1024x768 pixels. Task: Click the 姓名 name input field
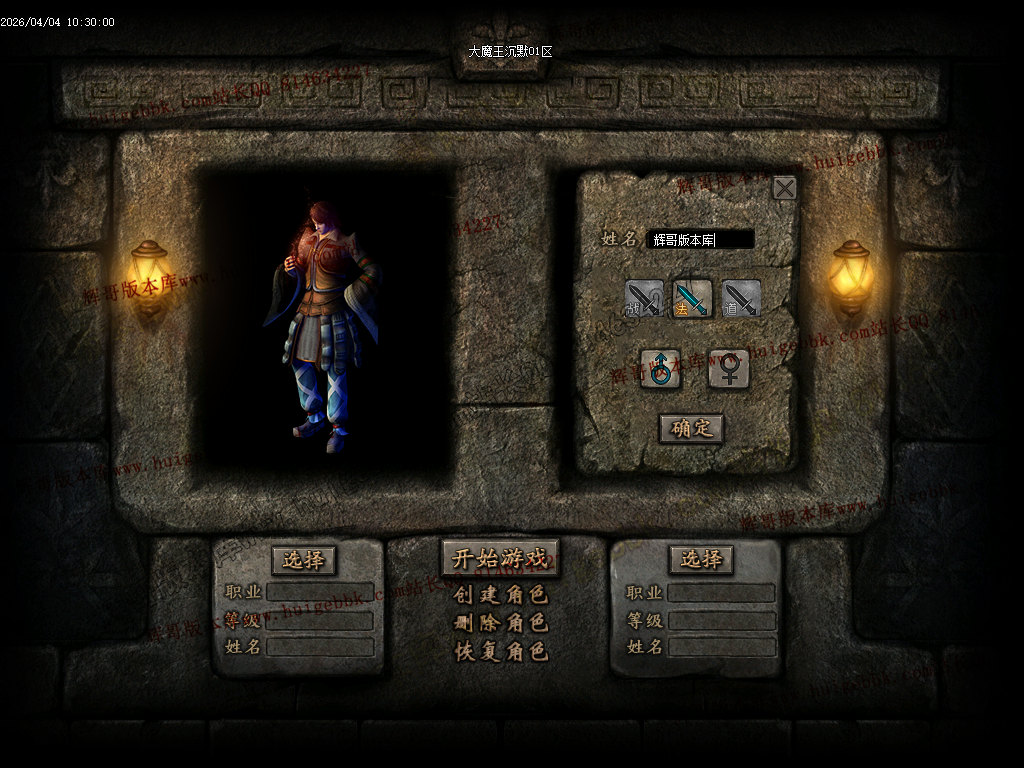point(699,239)
